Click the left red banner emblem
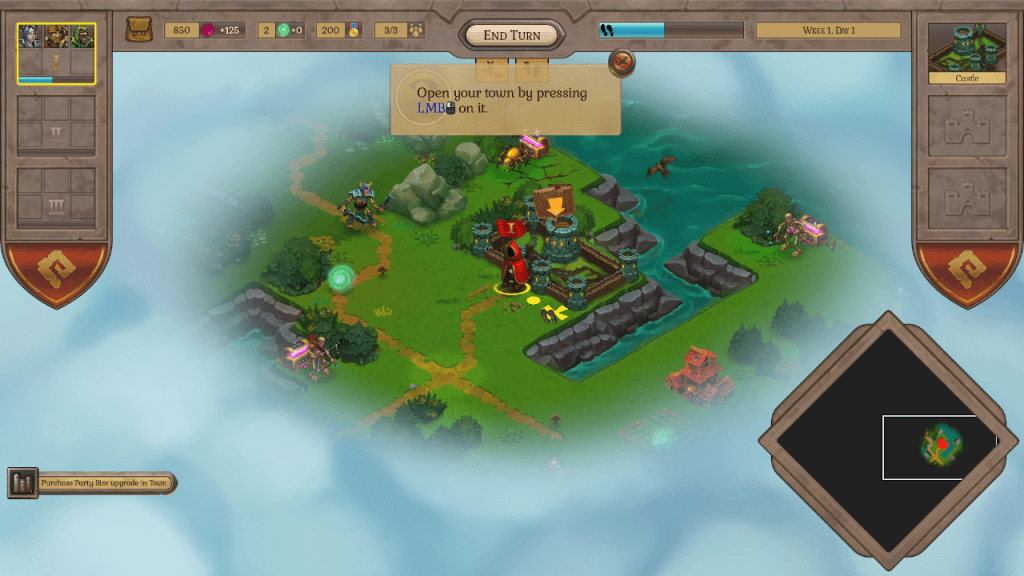 point(57,274)
